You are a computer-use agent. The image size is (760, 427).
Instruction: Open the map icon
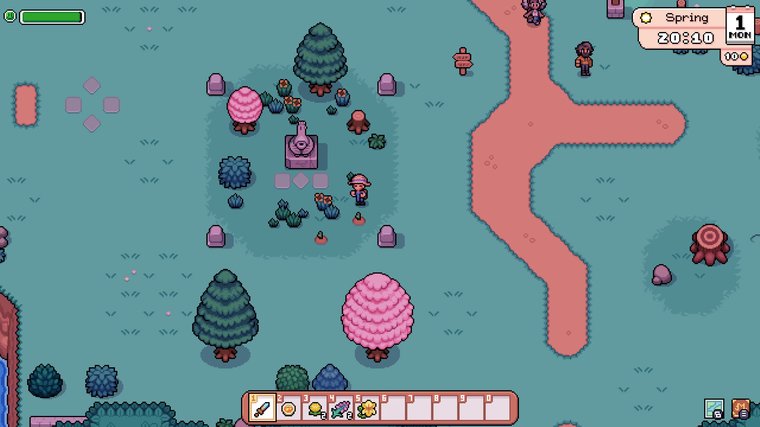click(x=714, y=408)
